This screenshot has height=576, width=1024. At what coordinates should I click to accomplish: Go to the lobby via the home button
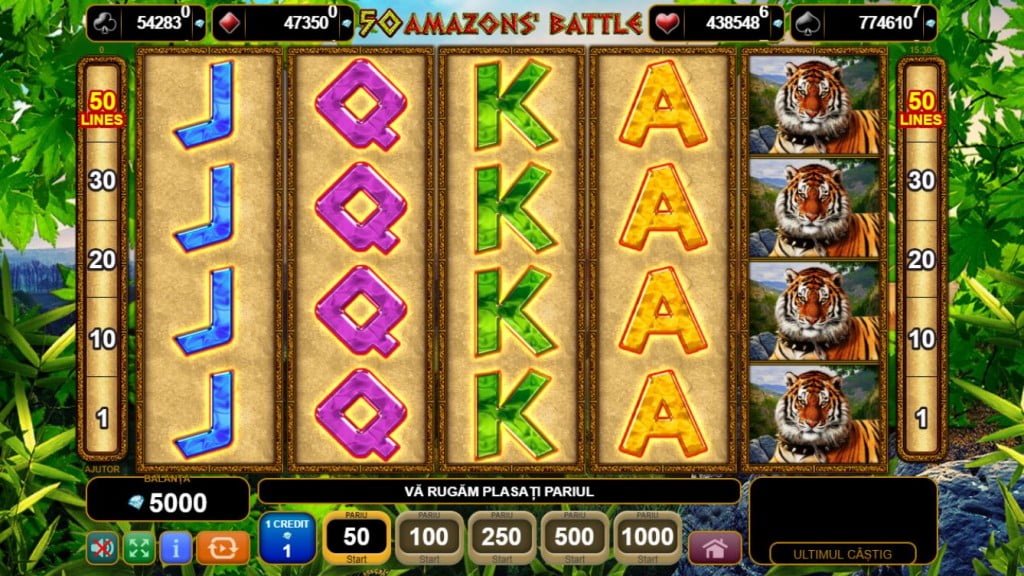pos(715,548)
